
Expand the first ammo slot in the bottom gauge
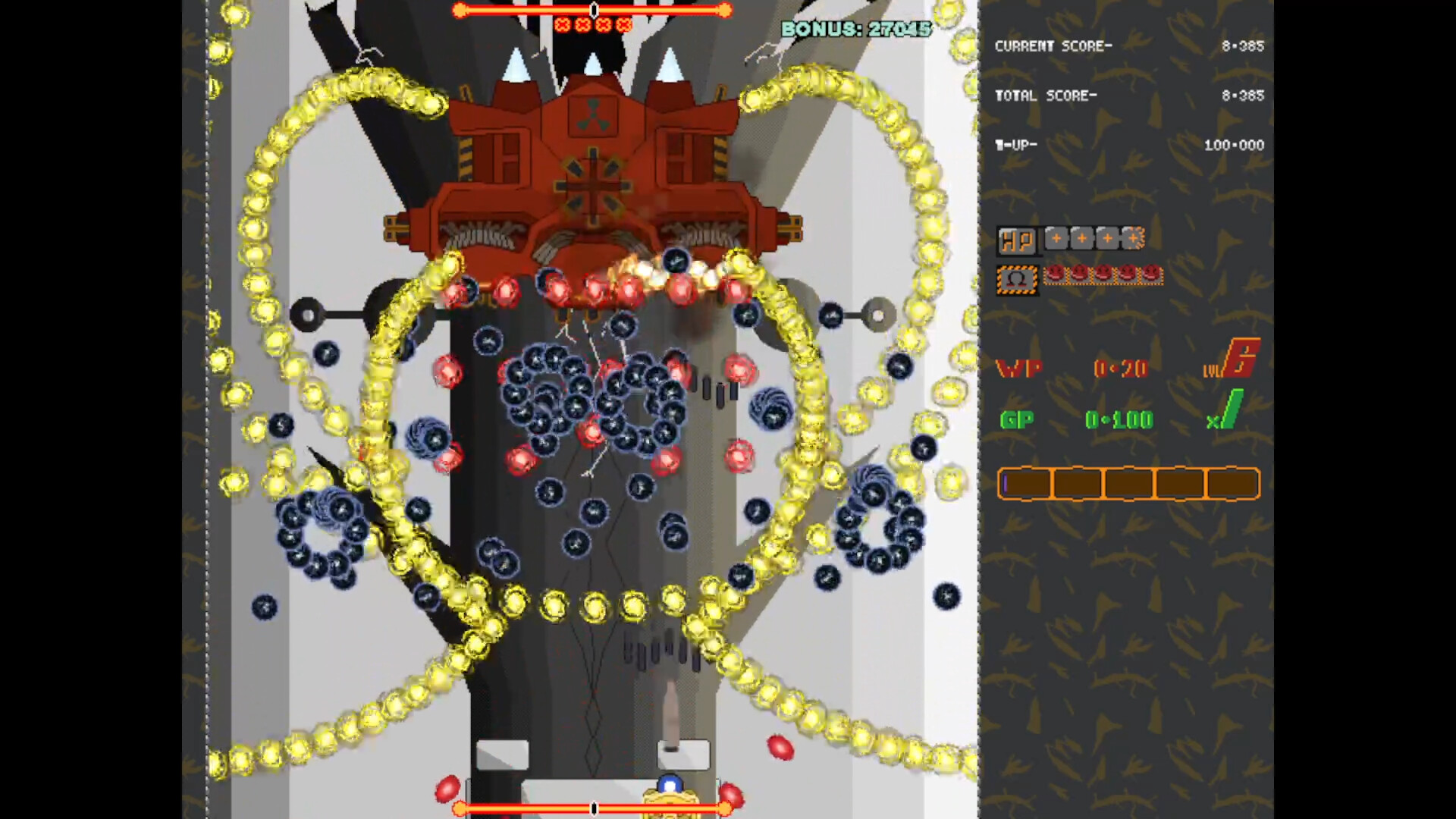tap(1026, 484)
